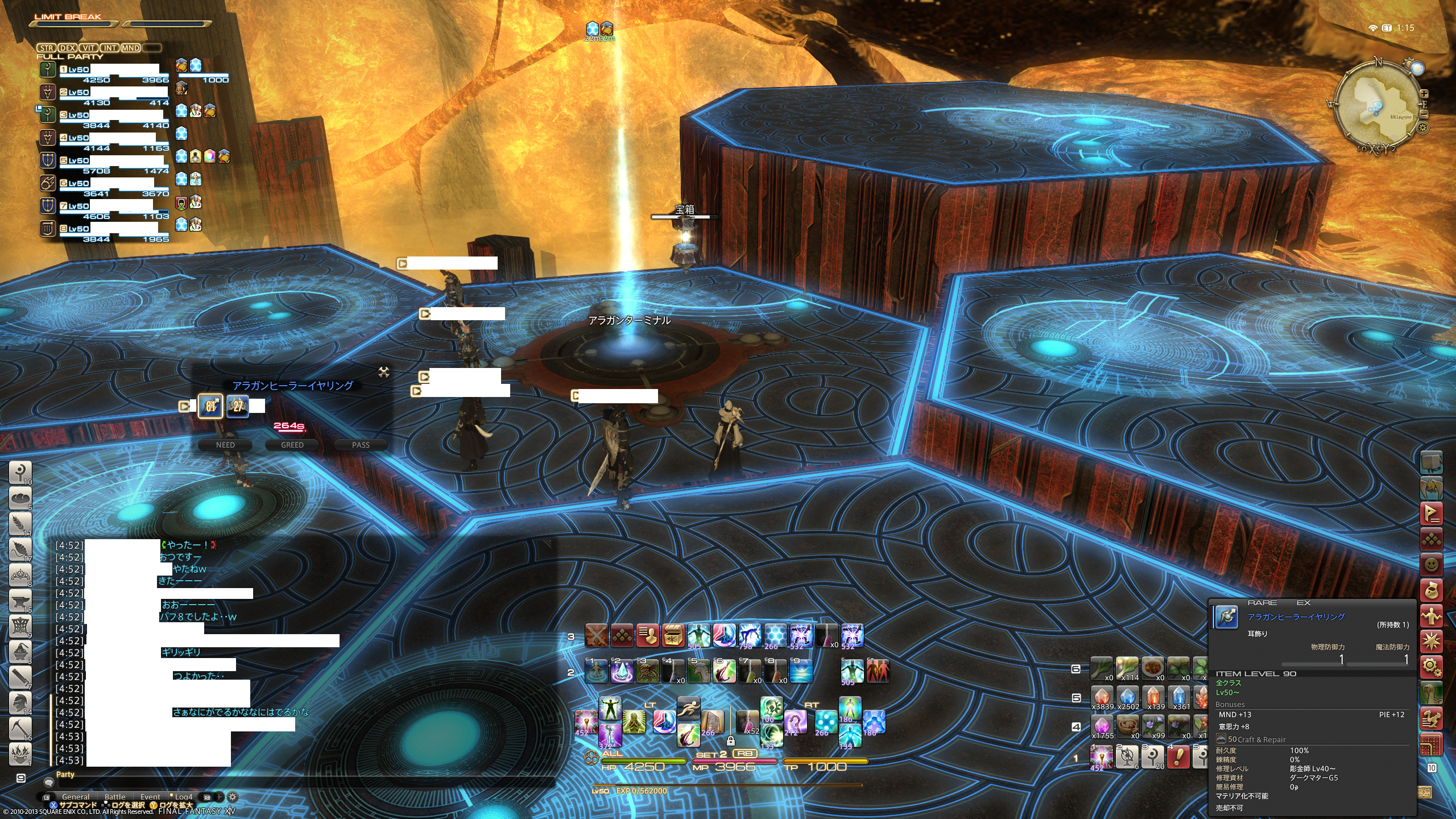Add a new chat log tab
The image size is (1456, 819).
[220, 797]
